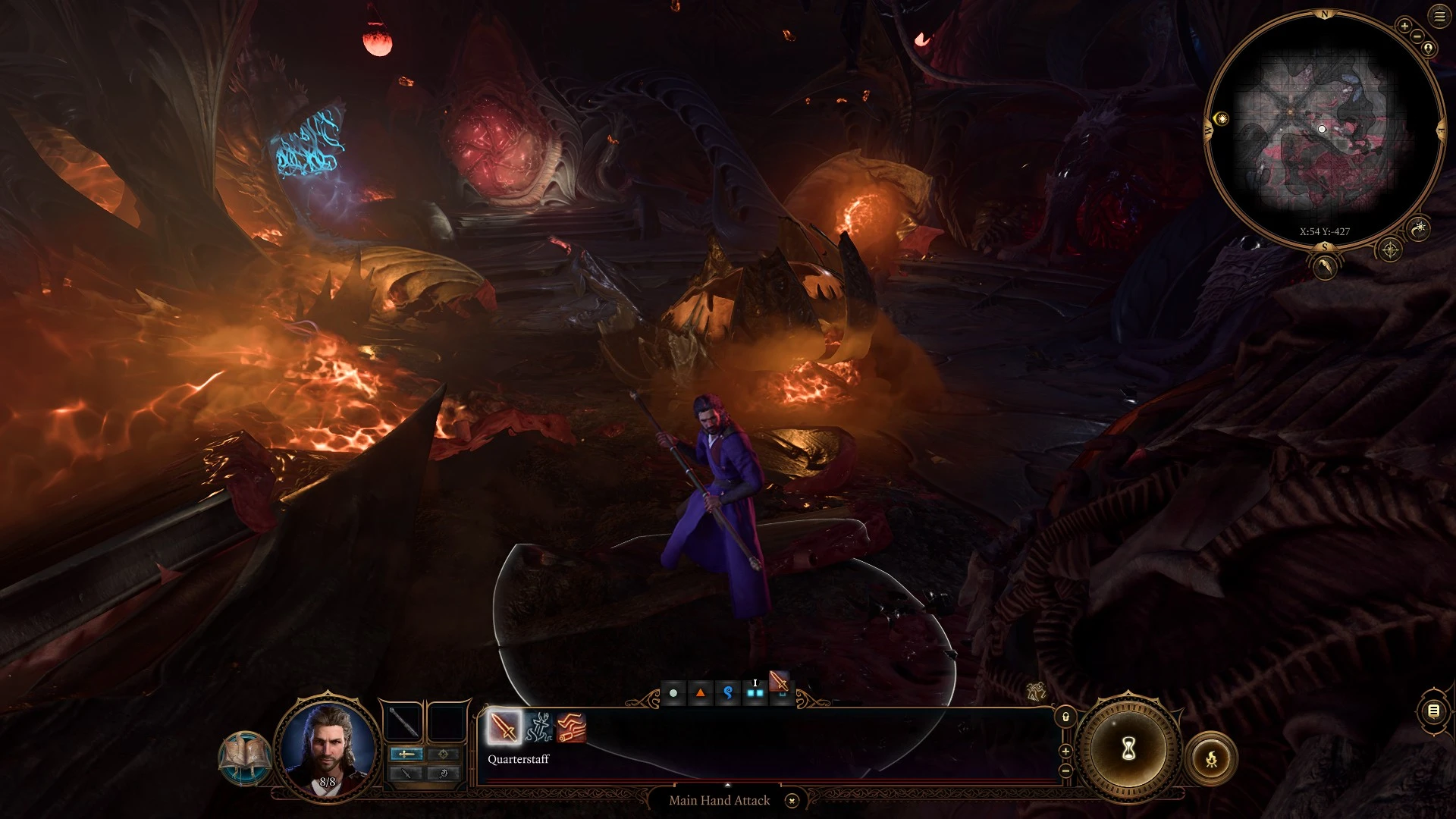Close the Main Hand Attack panel
The height and width of the screenshot is (819, 1456).
pyautogui.click(x=792, y=801)
